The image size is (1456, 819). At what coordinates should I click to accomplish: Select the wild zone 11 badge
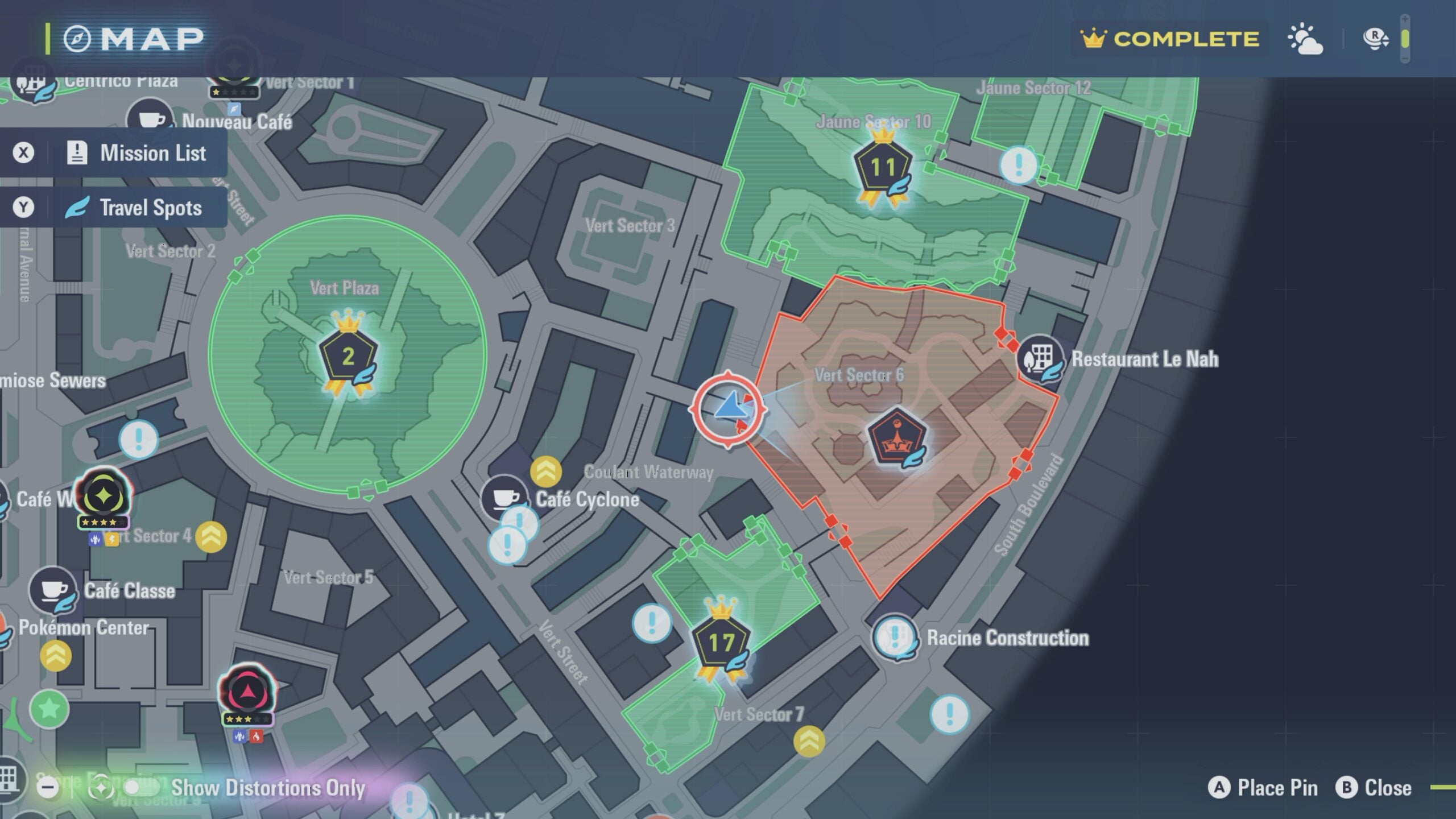(882, 167)
